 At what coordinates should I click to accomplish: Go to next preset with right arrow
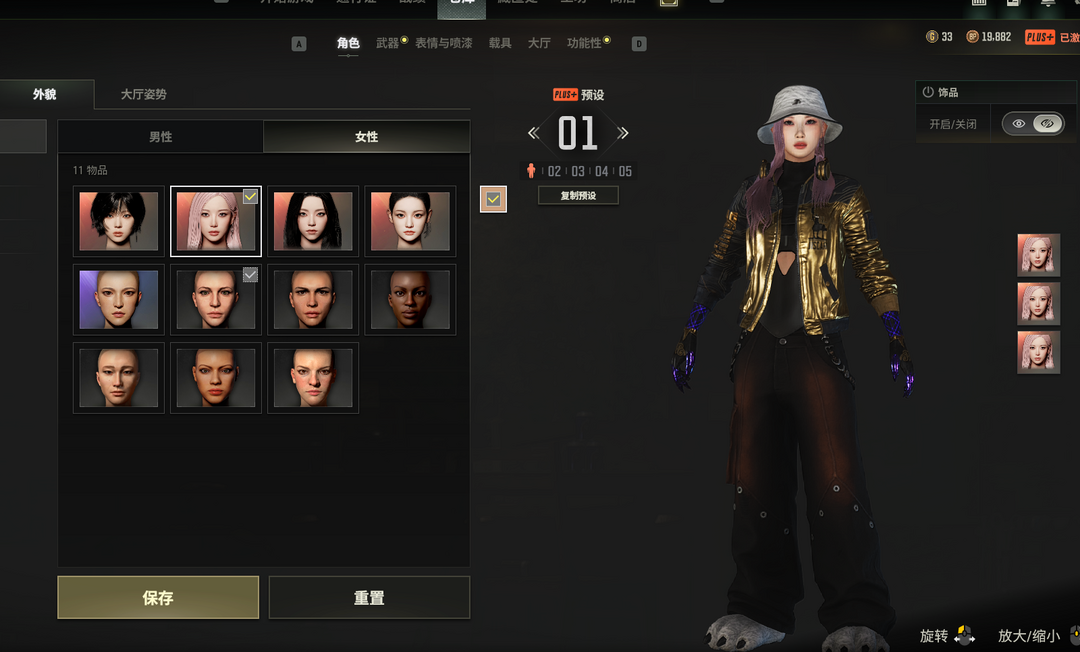[x=623, y=133]
